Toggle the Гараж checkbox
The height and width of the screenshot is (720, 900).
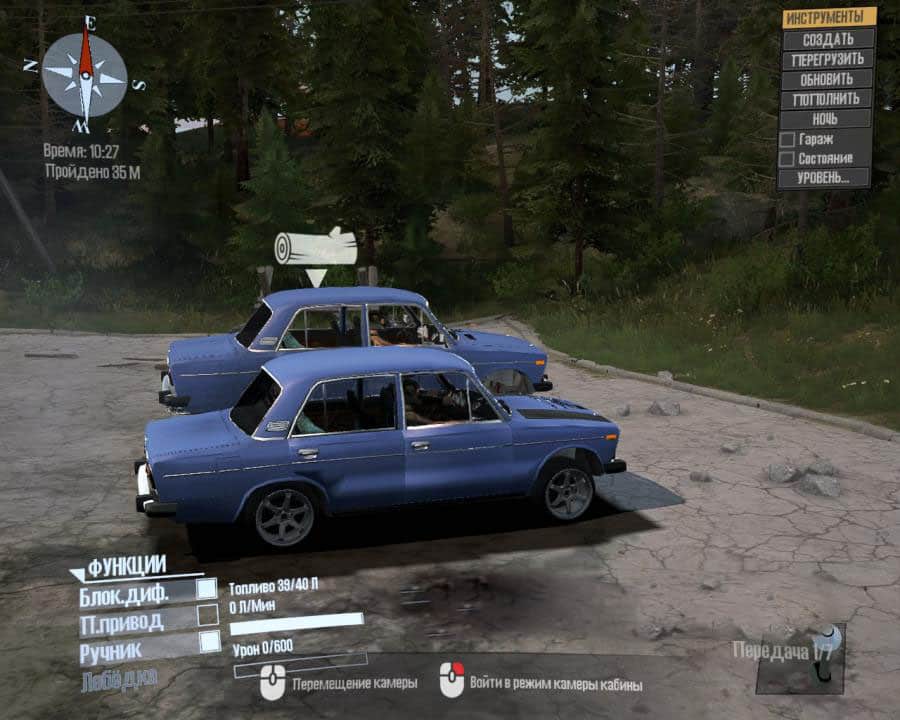pyautogui.click(x=787, y=139)
